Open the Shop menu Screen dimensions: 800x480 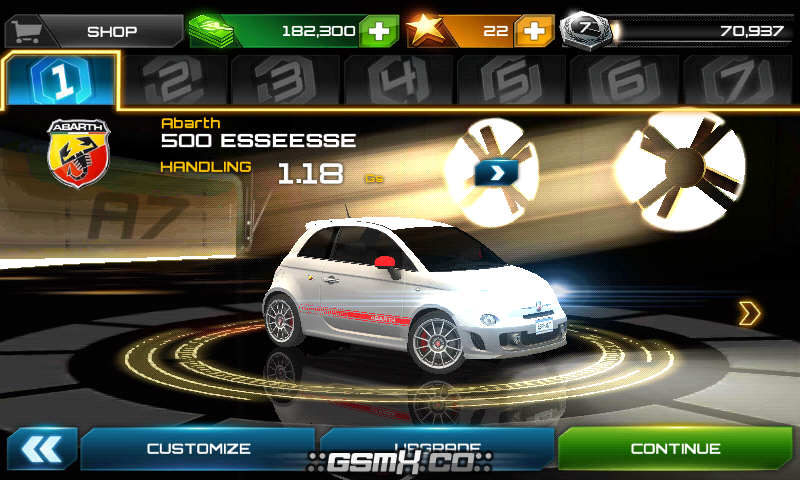click(92, 30)
